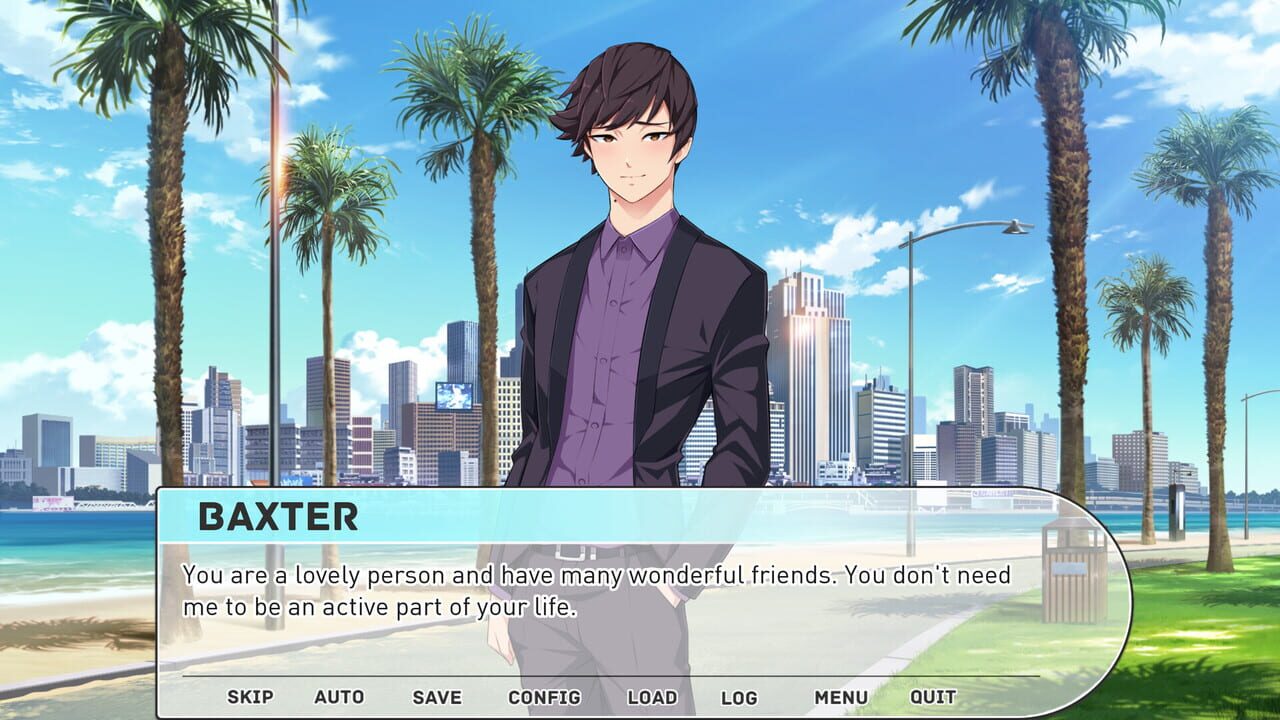Click the SKIP button to fast-forward dialogue

(x=250, y=697)
